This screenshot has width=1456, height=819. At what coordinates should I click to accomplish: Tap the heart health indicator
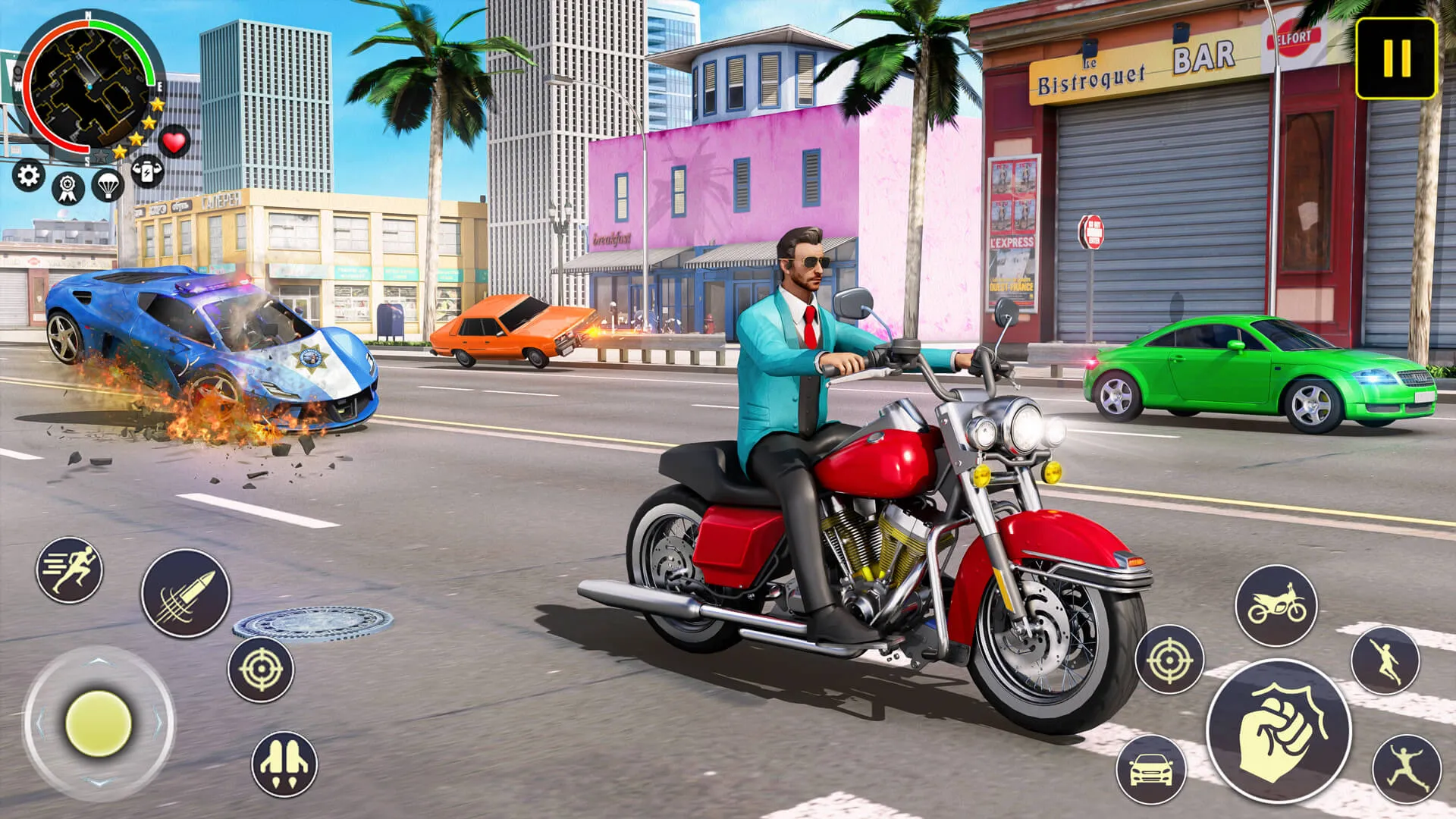click(x=175, y=141)
